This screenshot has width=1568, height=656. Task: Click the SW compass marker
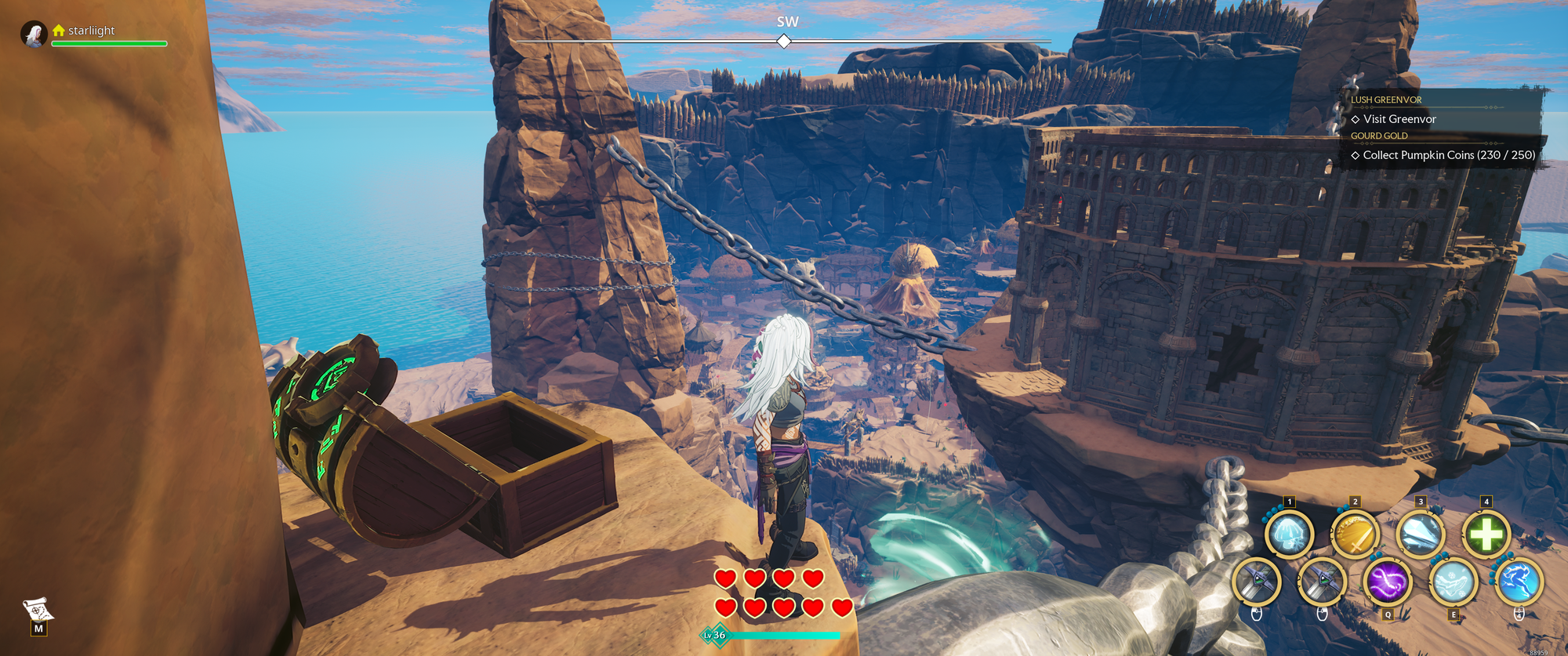pyautogui.click(x=784, y=41)
